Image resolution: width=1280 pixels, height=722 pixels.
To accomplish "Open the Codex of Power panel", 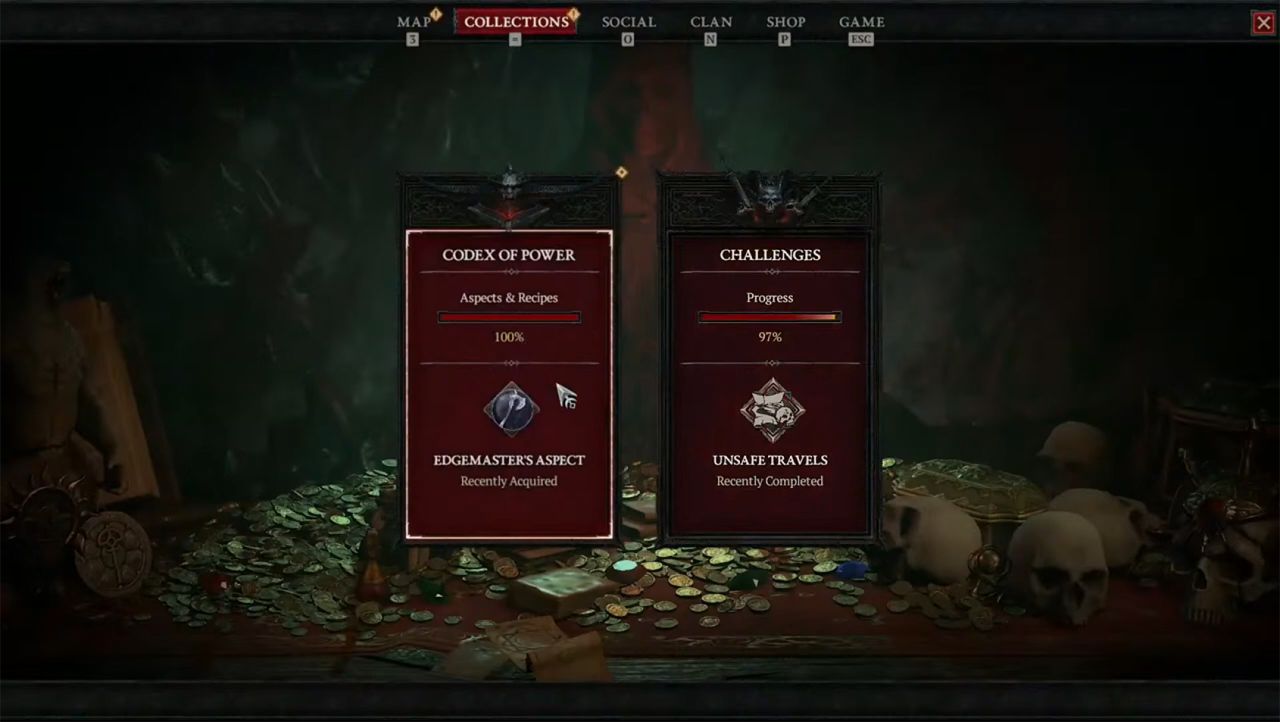I will [x=509, y=380].
